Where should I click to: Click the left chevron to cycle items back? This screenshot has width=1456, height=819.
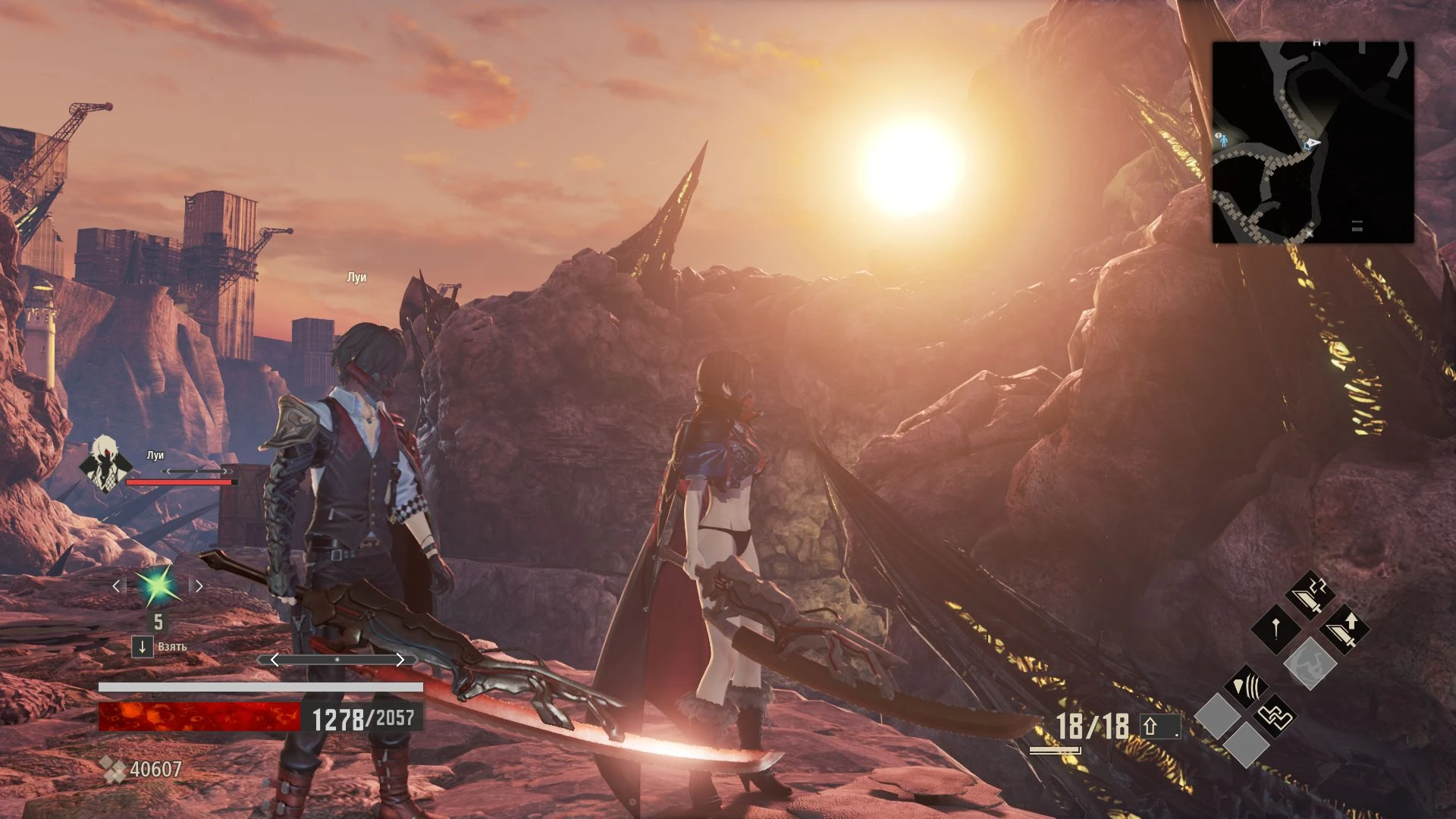[x=116, y=586]
